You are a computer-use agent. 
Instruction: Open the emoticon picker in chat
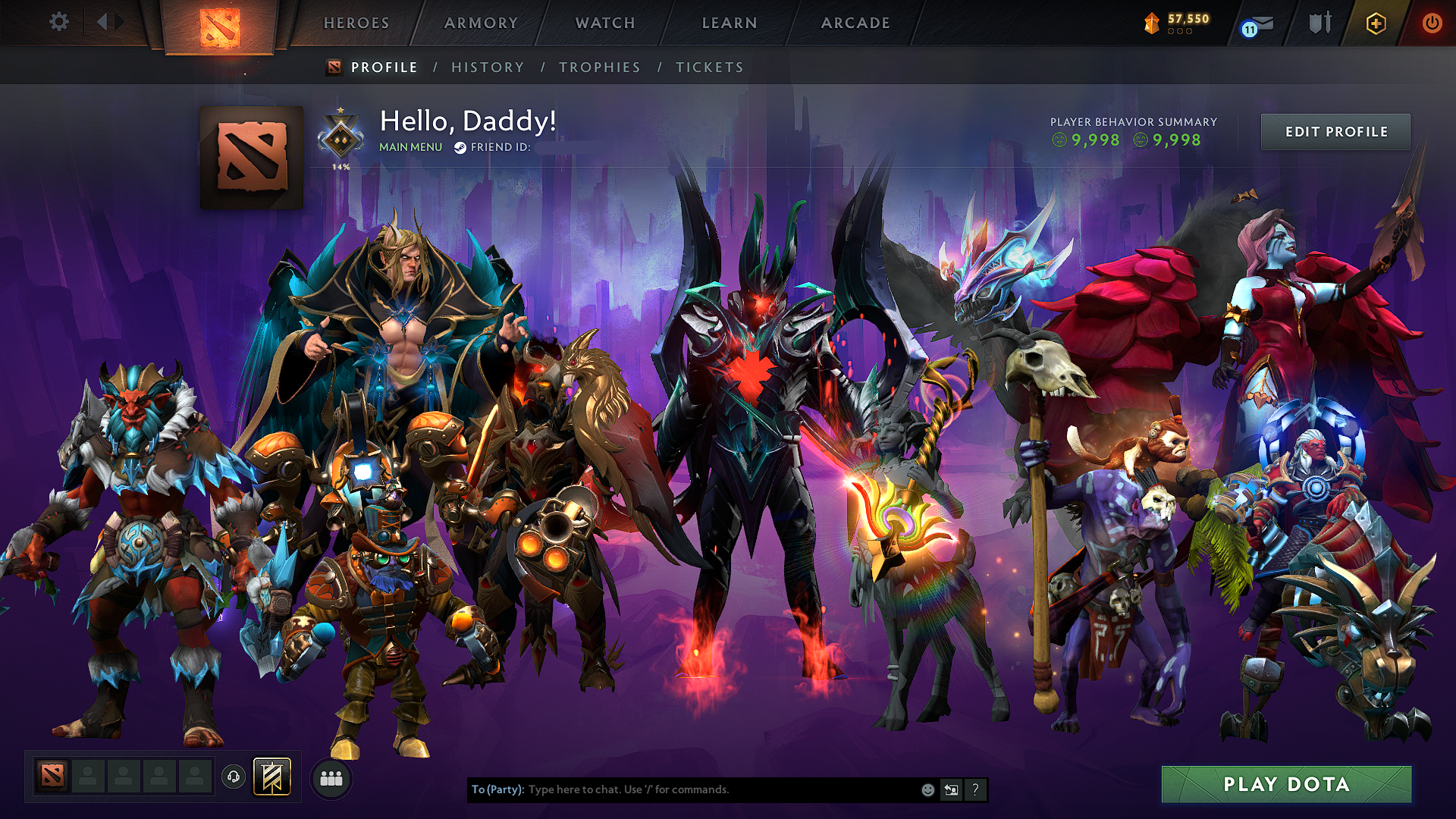coord(927,789)
